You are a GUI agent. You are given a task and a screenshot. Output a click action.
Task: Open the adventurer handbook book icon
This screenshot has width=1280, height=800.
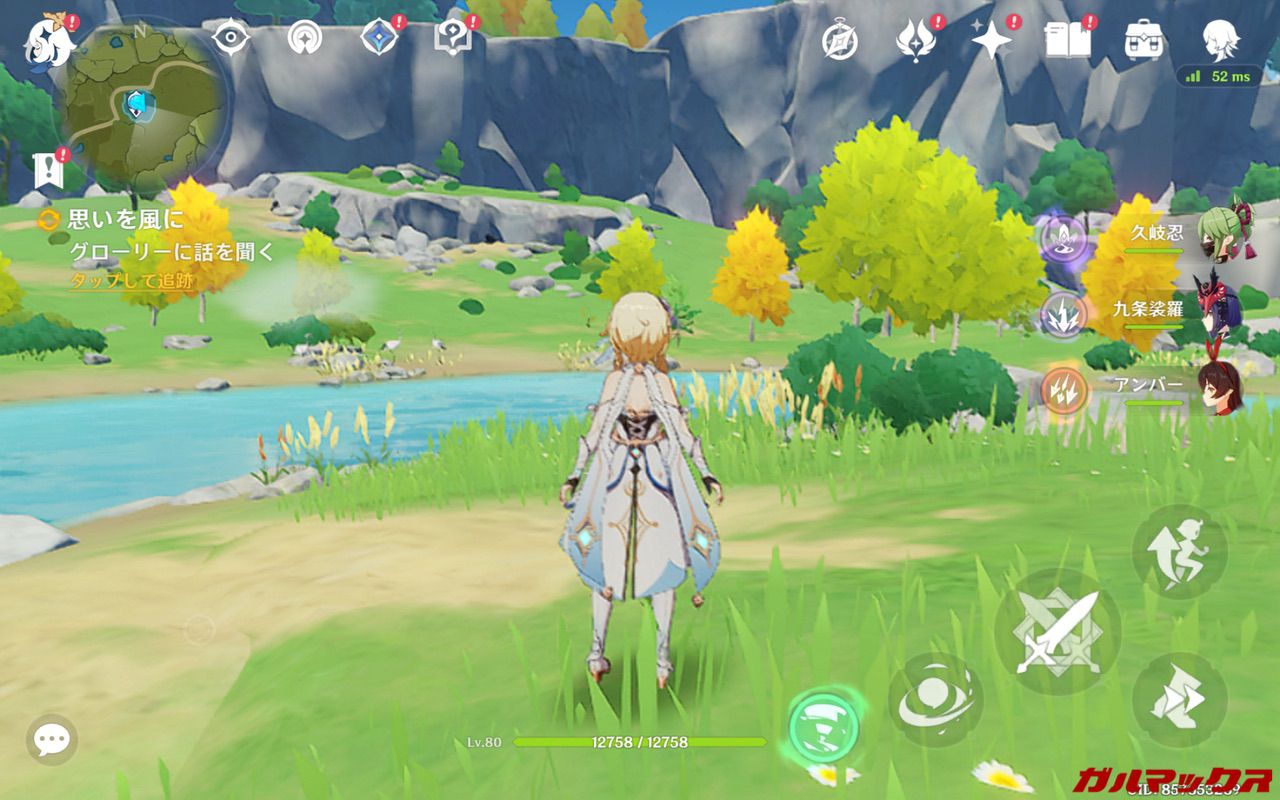tap(1068, 40)
